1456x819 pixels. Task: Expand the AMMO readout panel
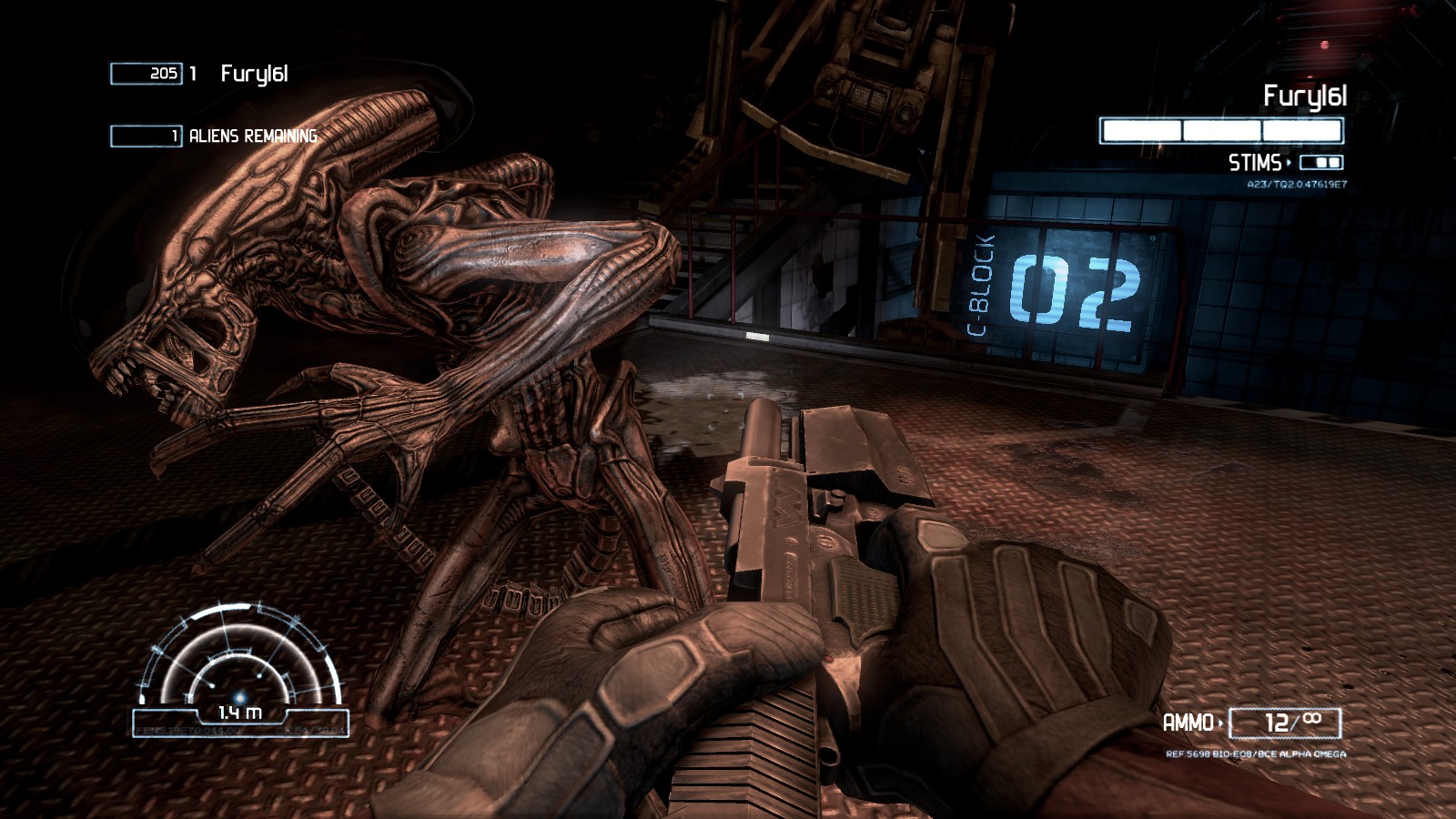click(1285, 721)
